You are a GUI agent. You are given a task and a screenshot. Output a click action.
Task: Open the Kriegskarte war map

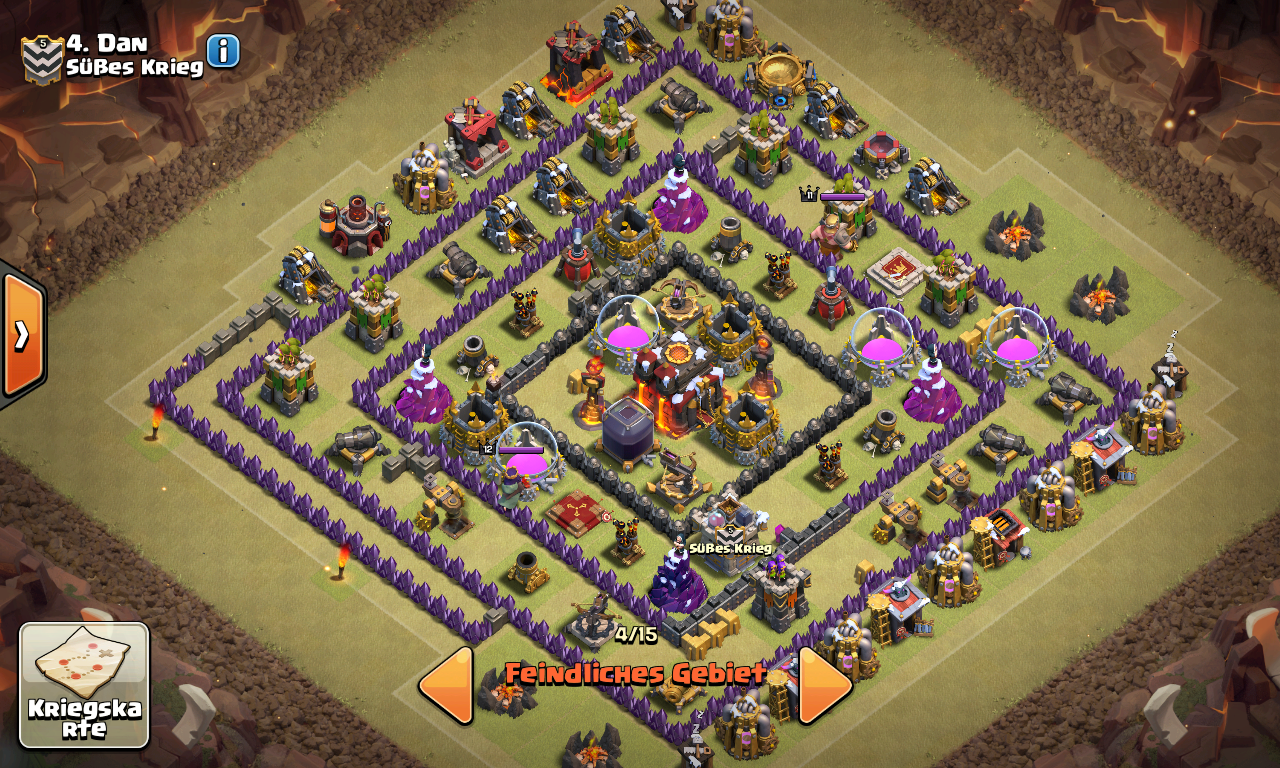pos(84,685)
